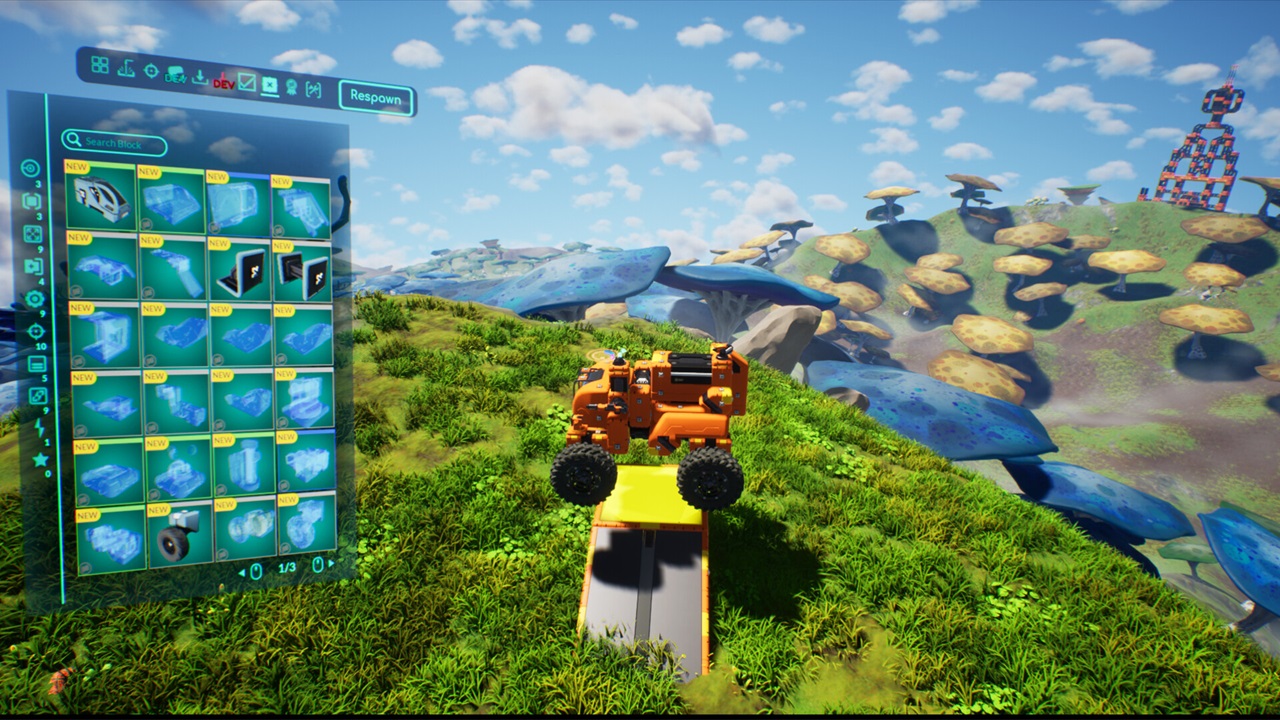Click the center-target toolbar icon
This screenshot has width=1280, height=720.
(x=150, y=70)
